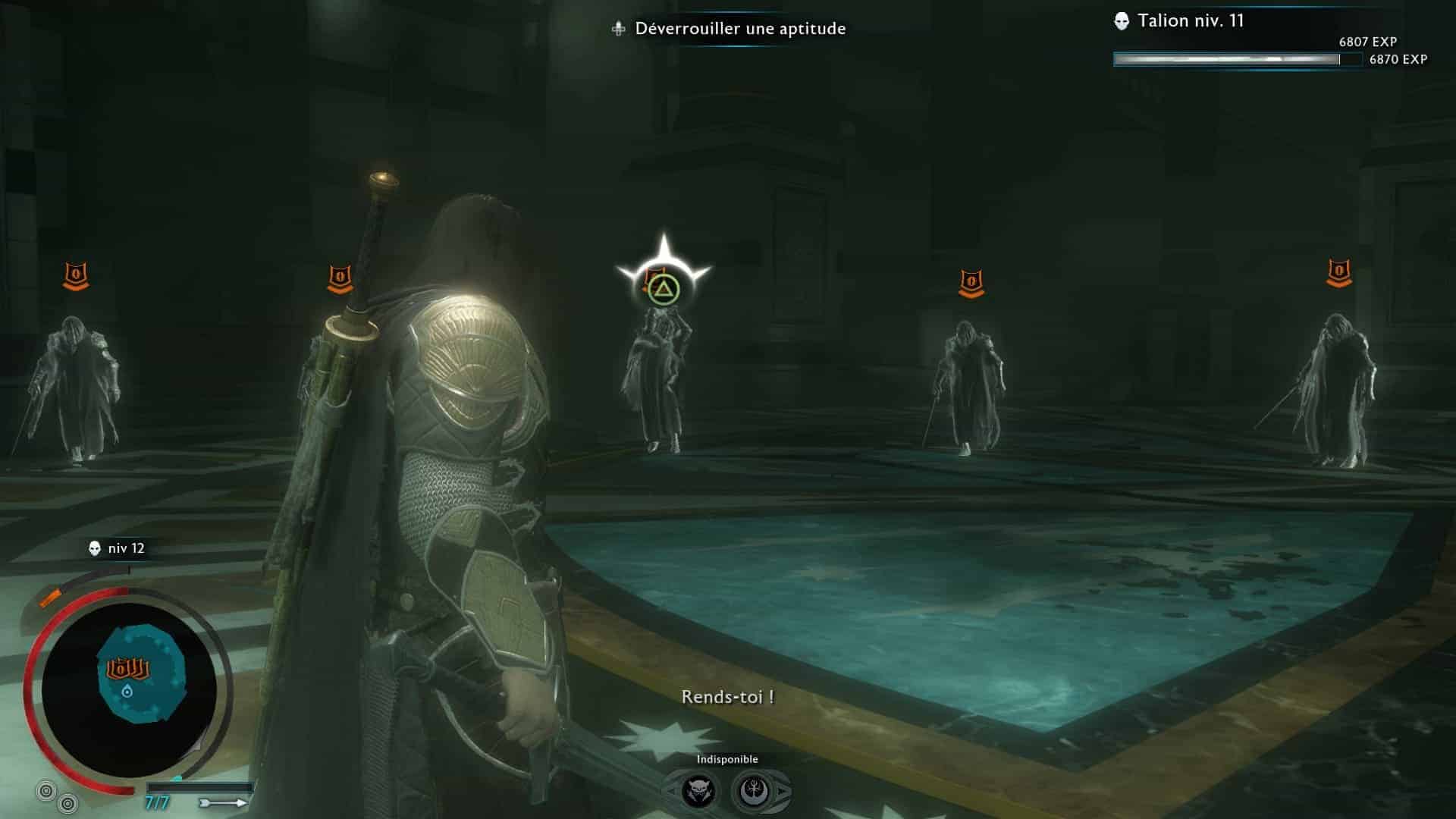The width and height of the screenshot is (1456, 819).
Task: Click the arrow ammo icon
Action: 223,802
